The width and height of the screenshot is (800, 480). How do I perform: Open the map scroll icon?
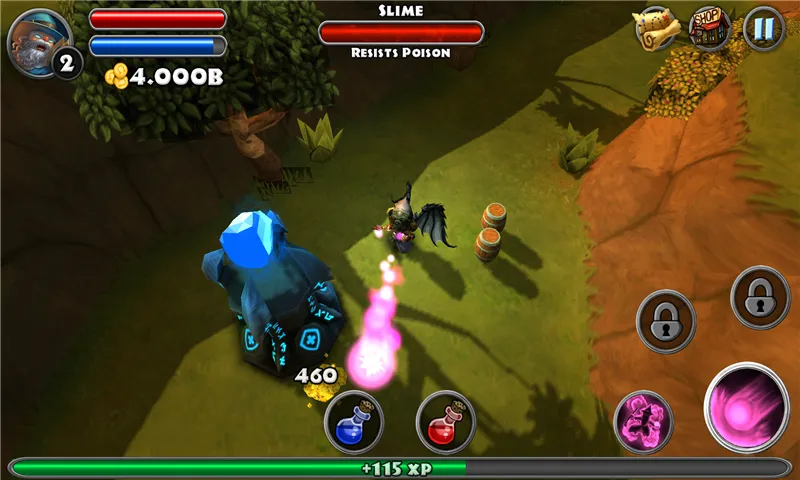656,28
